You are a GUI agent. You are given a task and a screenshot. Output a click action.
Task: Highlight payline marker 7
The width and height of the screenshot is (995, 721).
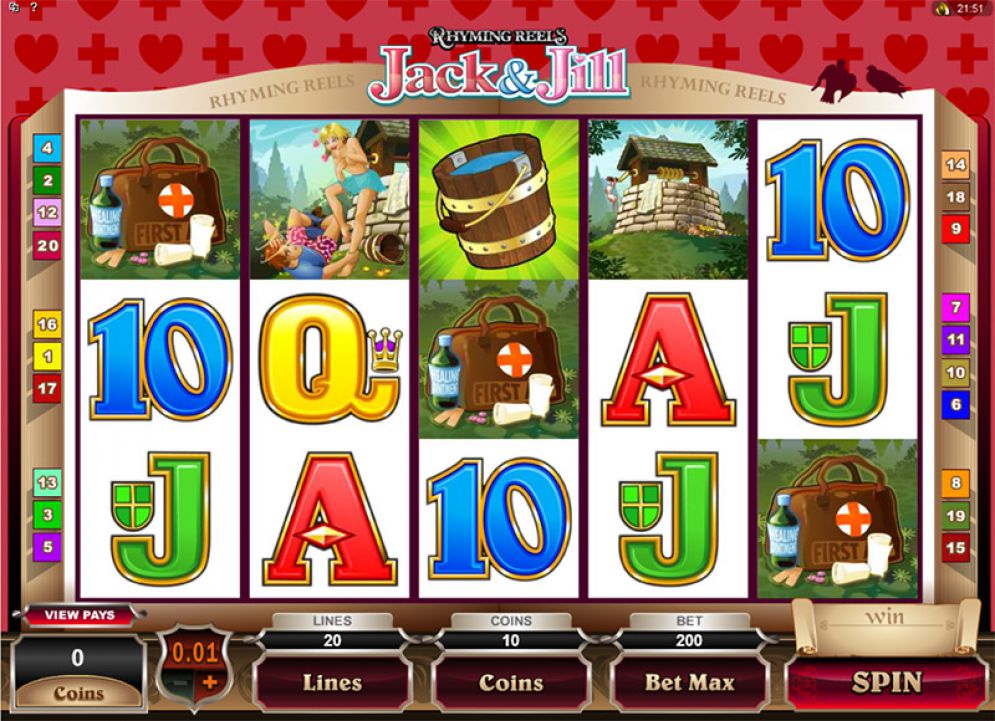pyautogui.click(x=956, y=308)
